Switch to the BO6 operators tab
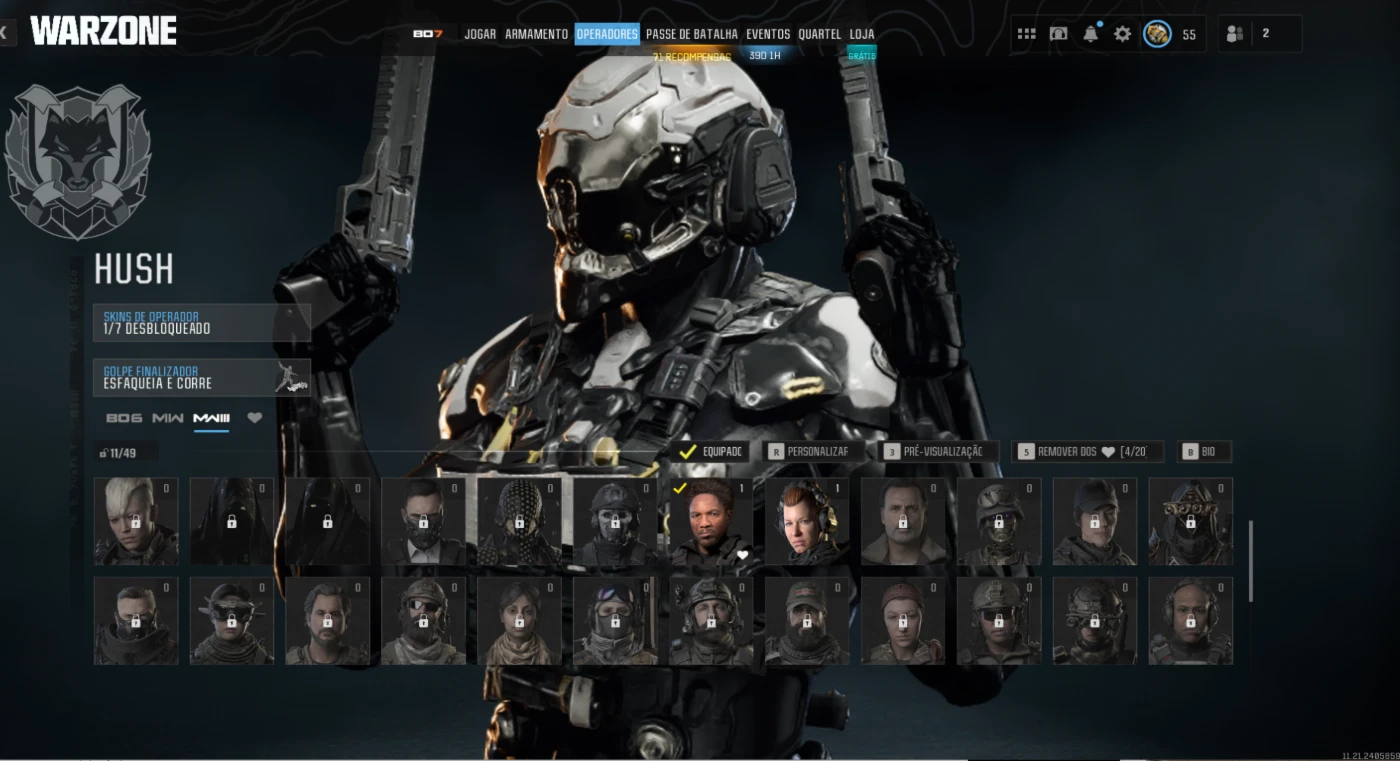This screenshot has width=1400, height=761. click(123, 418)
